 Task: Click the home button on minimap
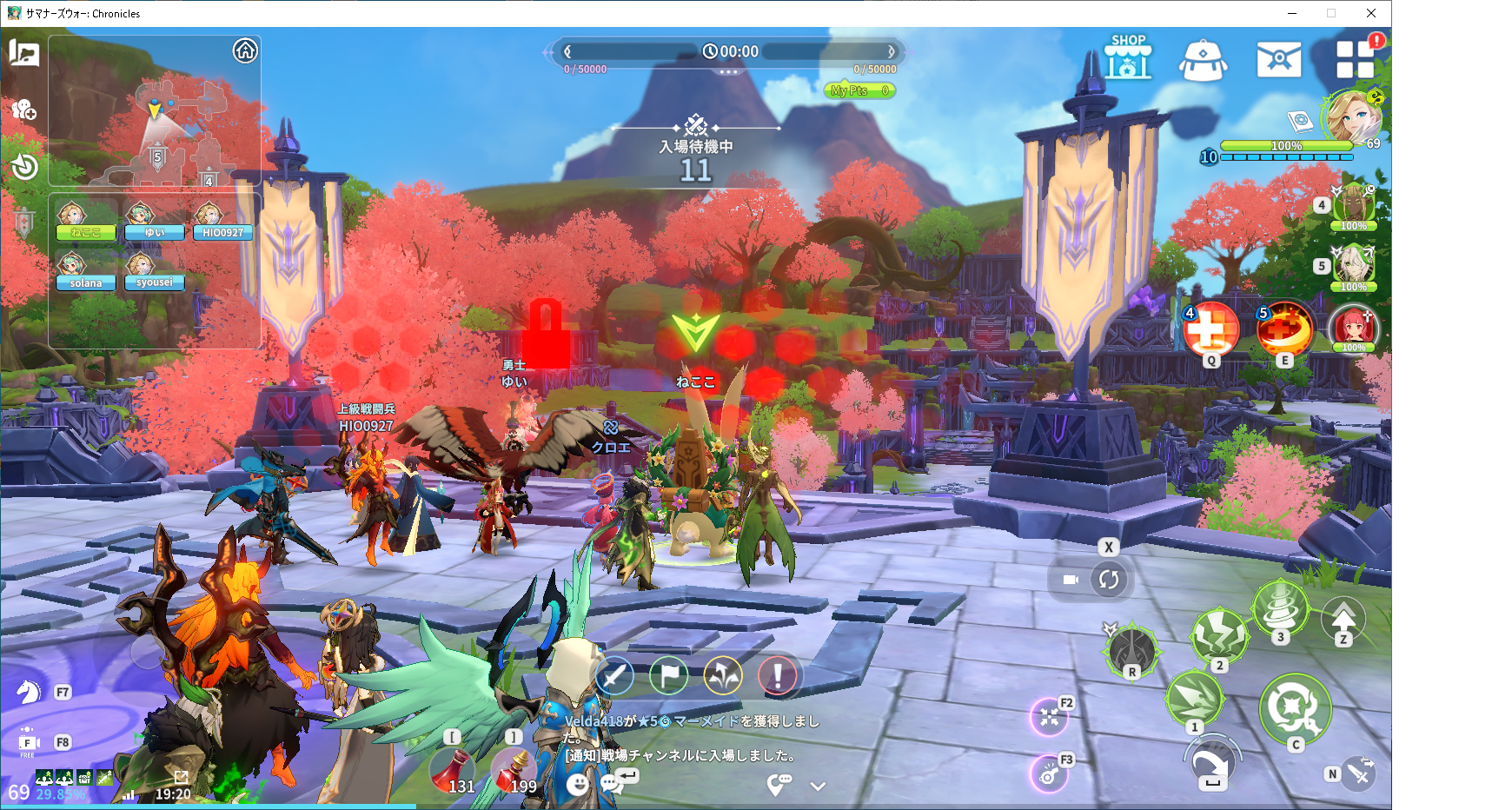coord(245,51)
